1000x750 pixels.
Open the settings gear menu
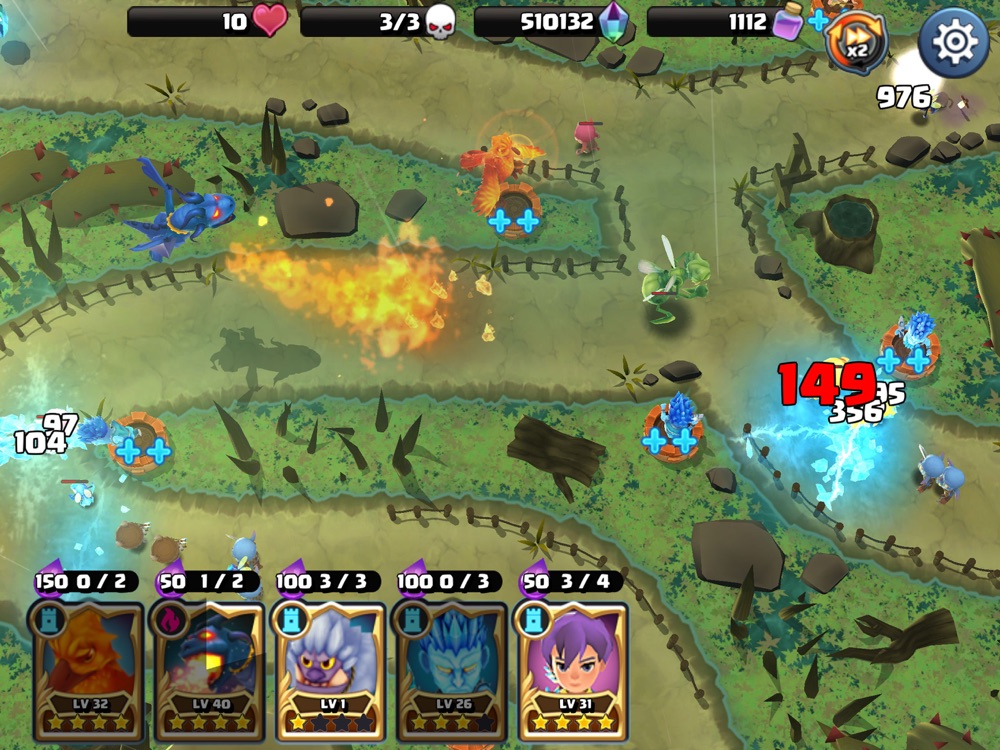pyautogui.click(x=953, y=42)
